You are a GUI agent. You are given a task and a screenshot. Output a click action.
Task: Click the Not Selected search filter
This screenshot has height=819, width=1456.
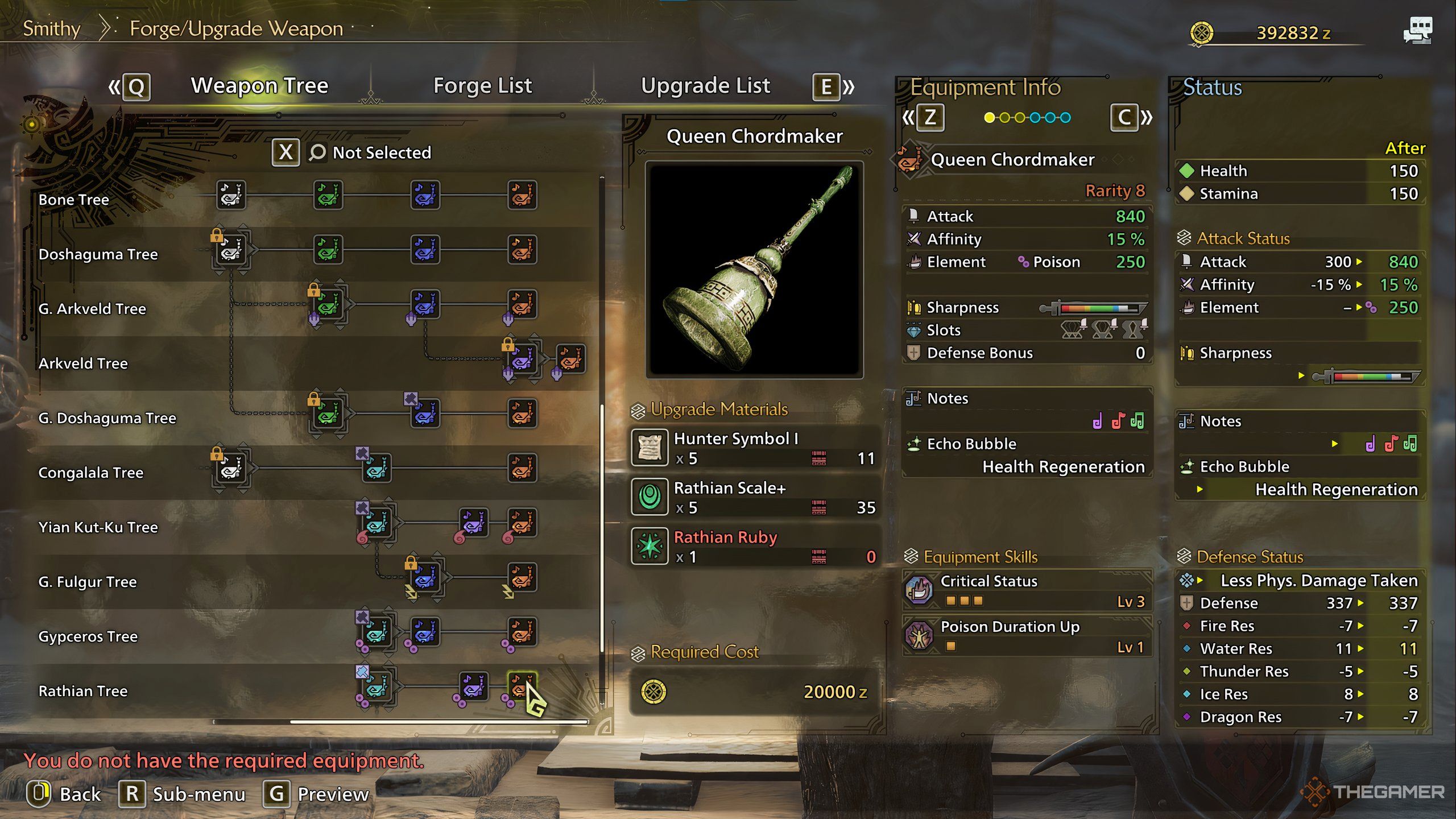(x=381, y=152)
